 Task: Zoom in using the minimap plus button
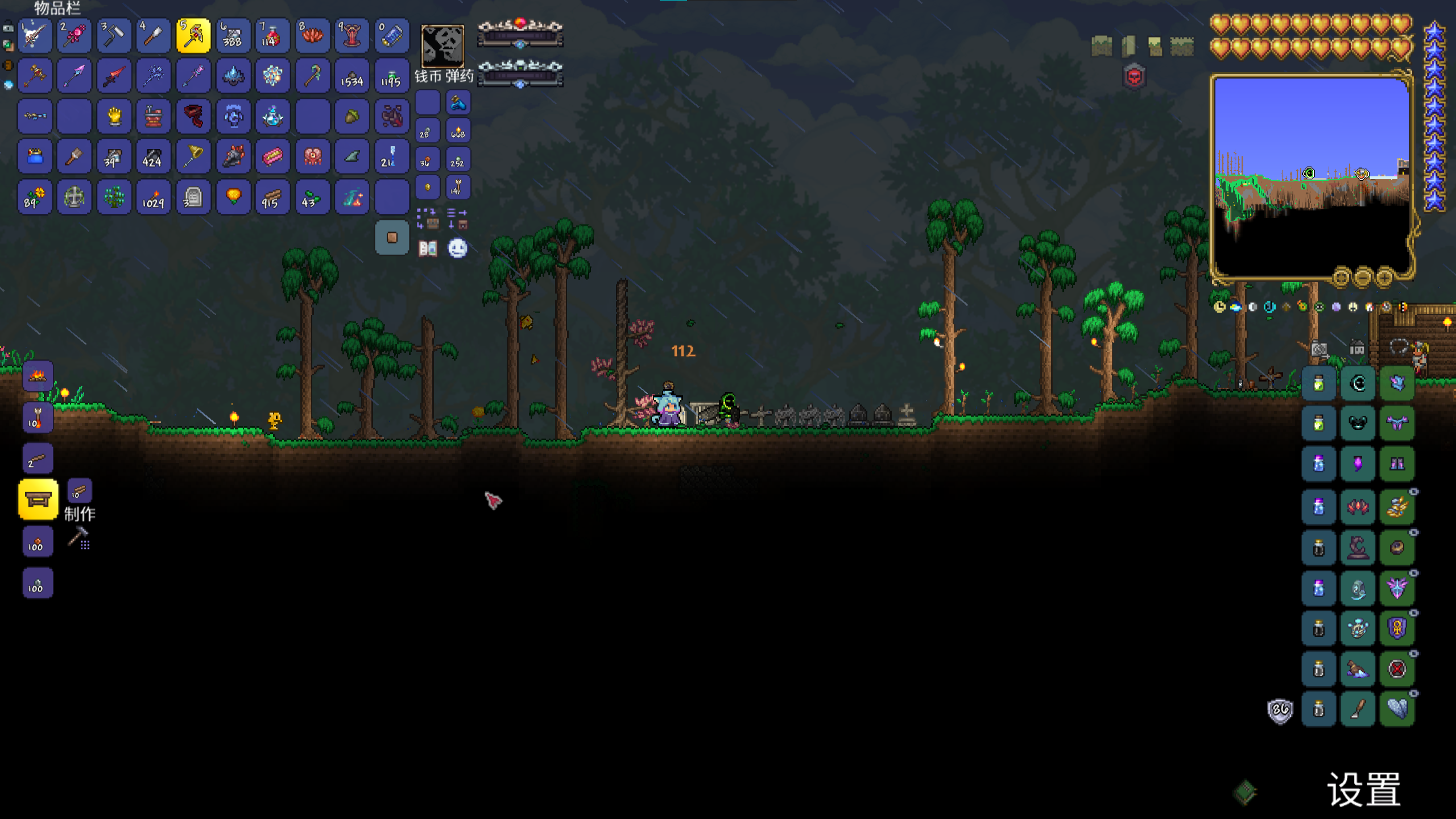pos(1384,277)
